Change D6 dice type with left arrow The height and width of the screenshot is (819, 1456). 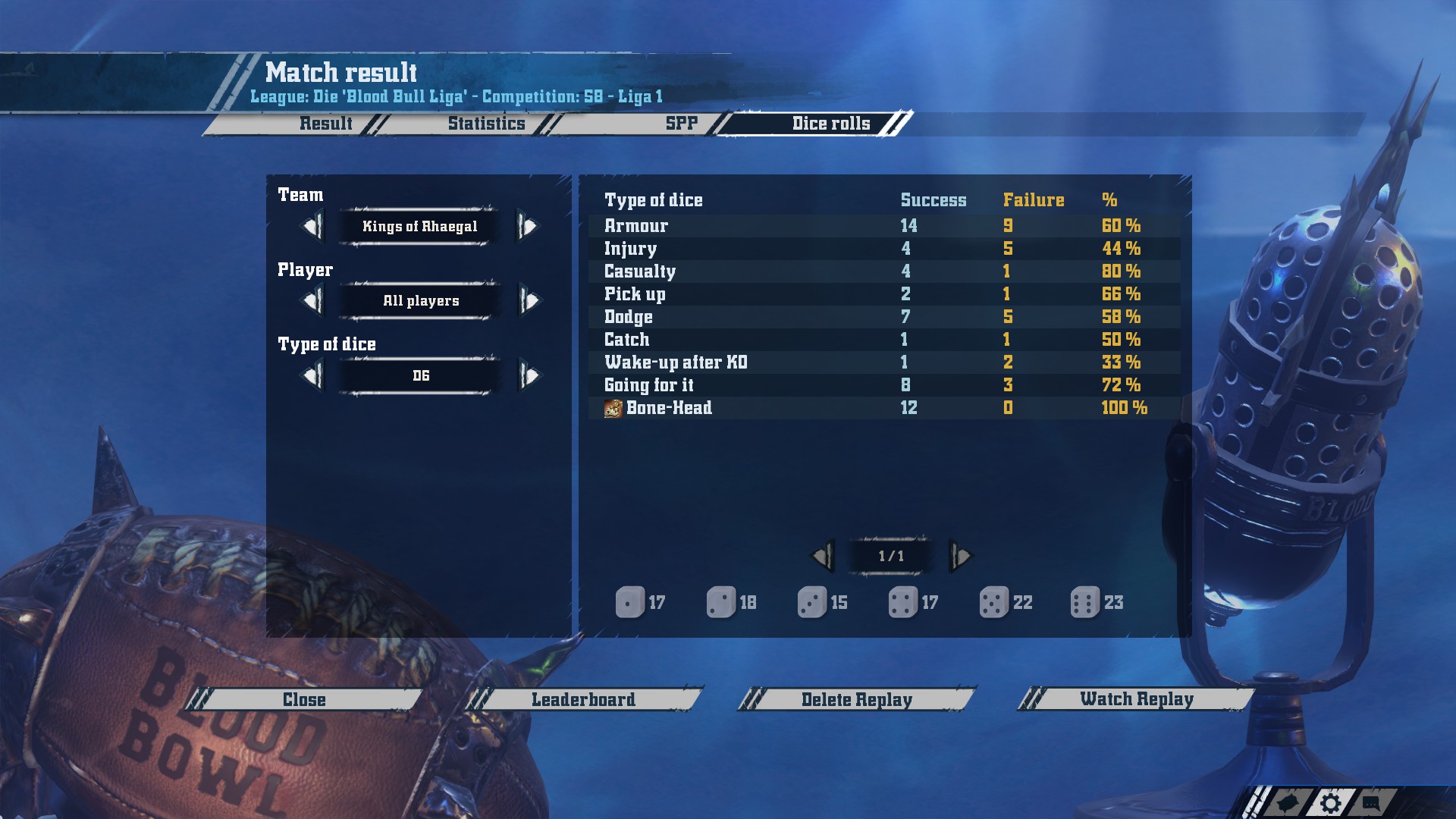click(x=312, y=375)
